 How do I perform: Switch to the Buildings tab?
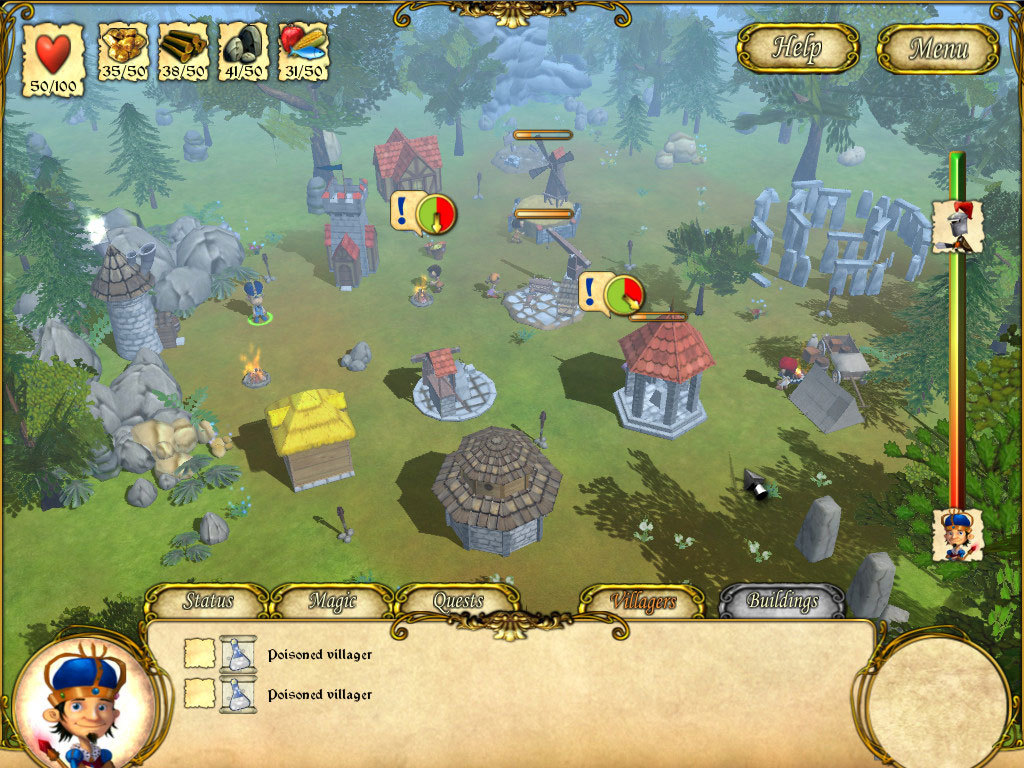782,602
